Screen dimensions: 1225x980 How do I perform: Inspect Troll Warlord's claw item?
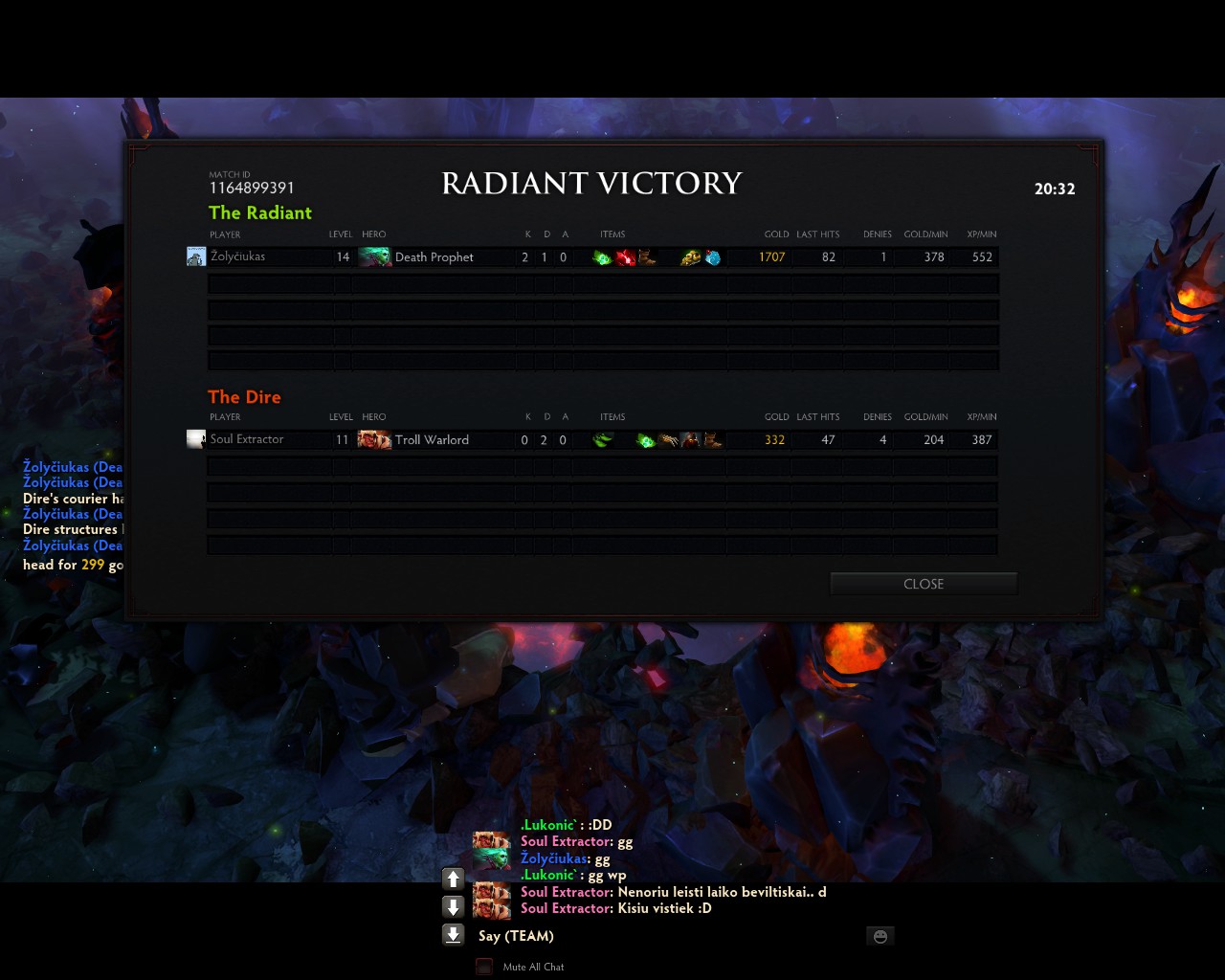(x=668, y=440)
